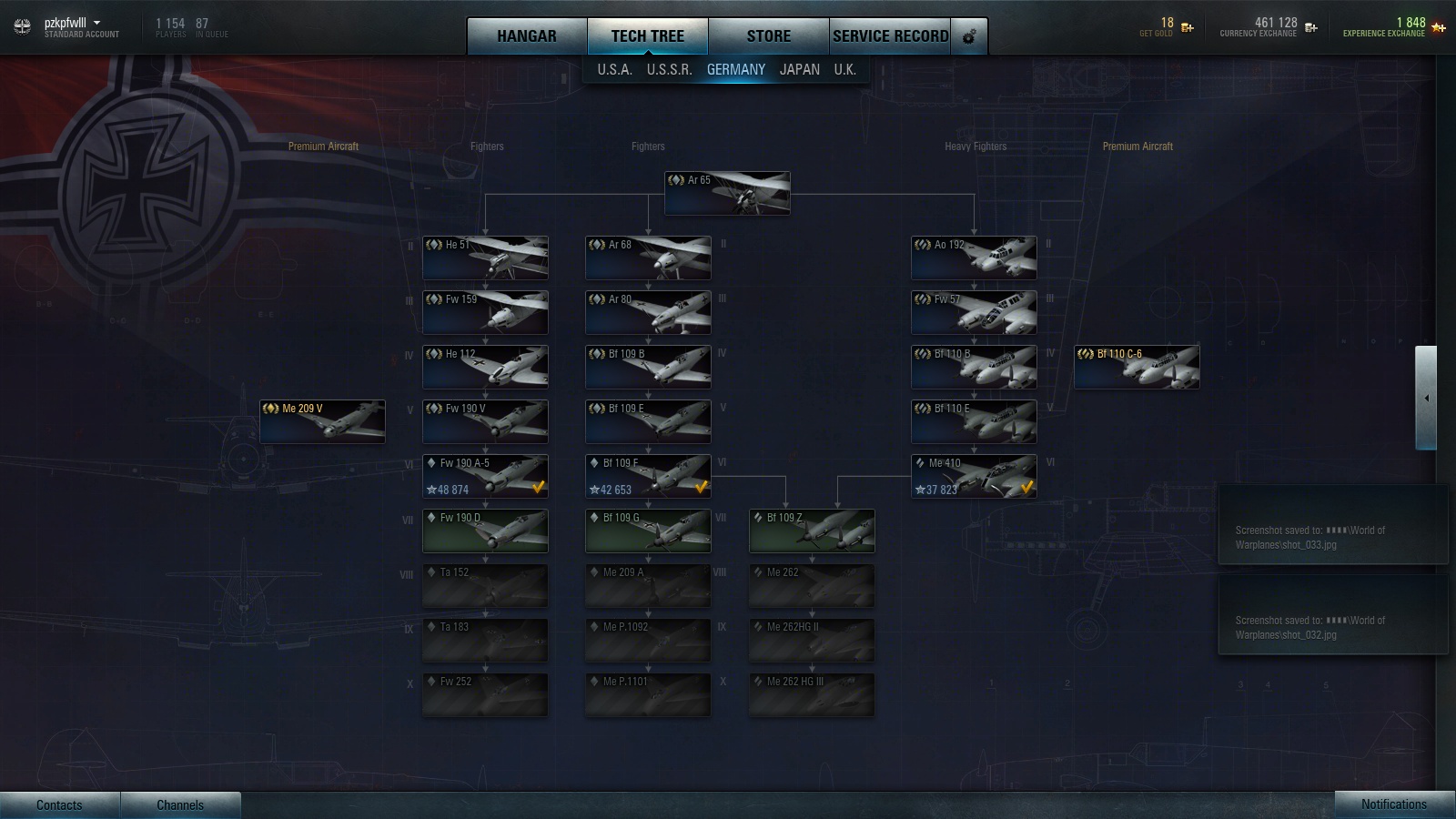Screen dimensions: 1456x819
Task: Open the pzkpfwIII account dropdown
Action: [x=96, y=23]
